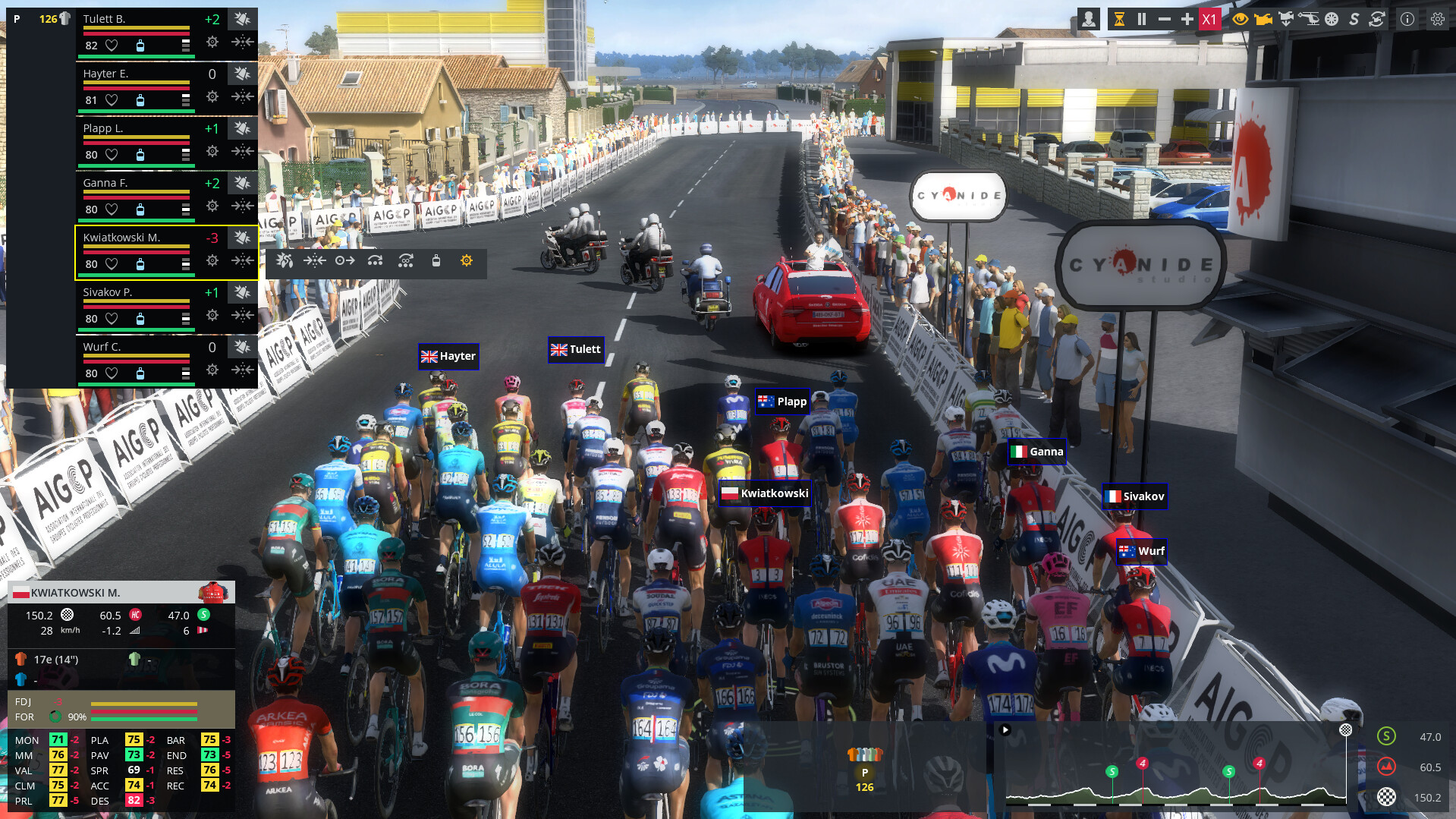Select the regroup riders icon in the action bar
The width and height of the screenshot is (1456, 819).
pyautogui.click(x=316, y=260)
